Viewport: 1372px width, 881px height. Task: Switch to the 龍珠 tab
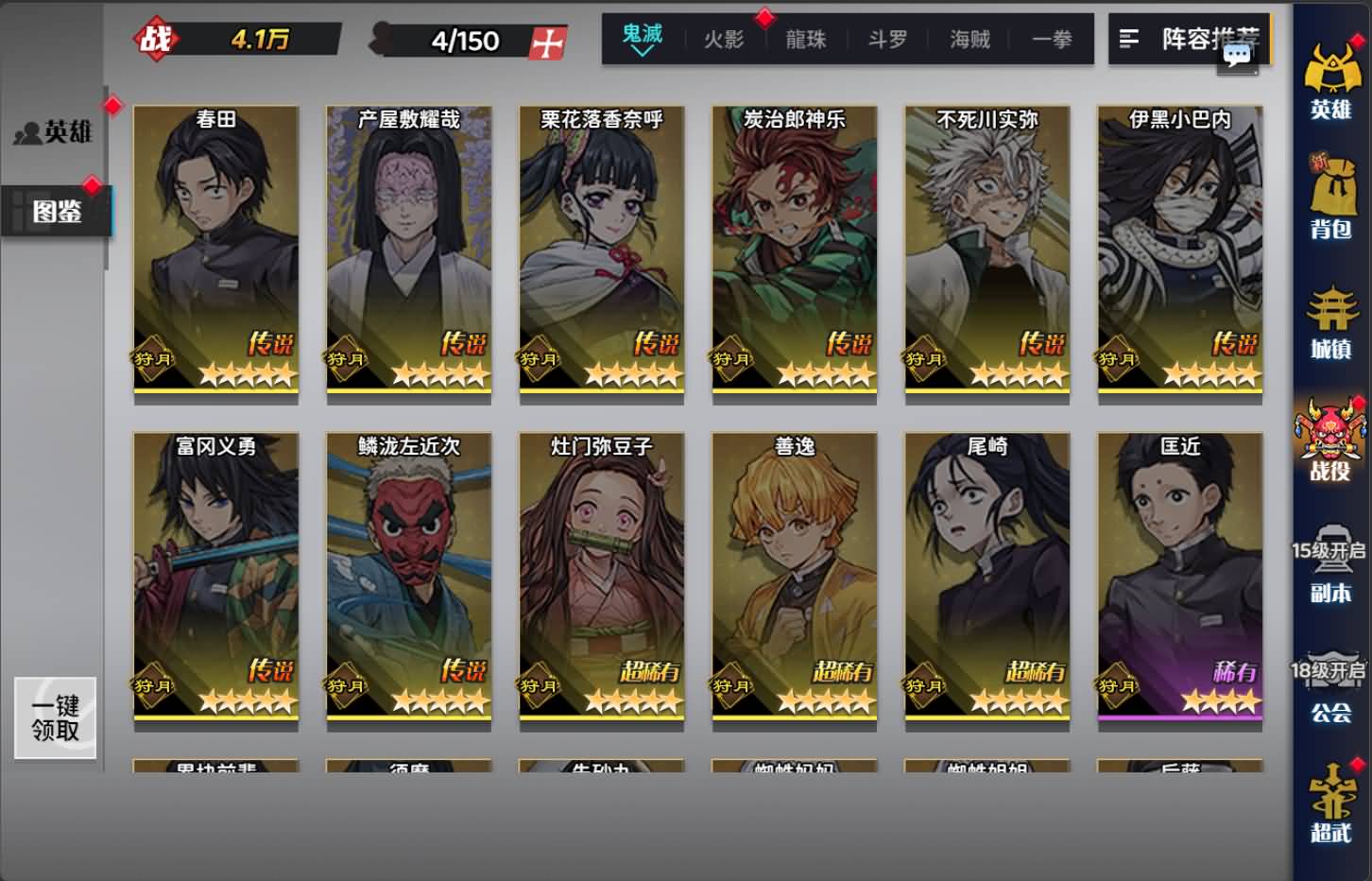click(805, 40)
